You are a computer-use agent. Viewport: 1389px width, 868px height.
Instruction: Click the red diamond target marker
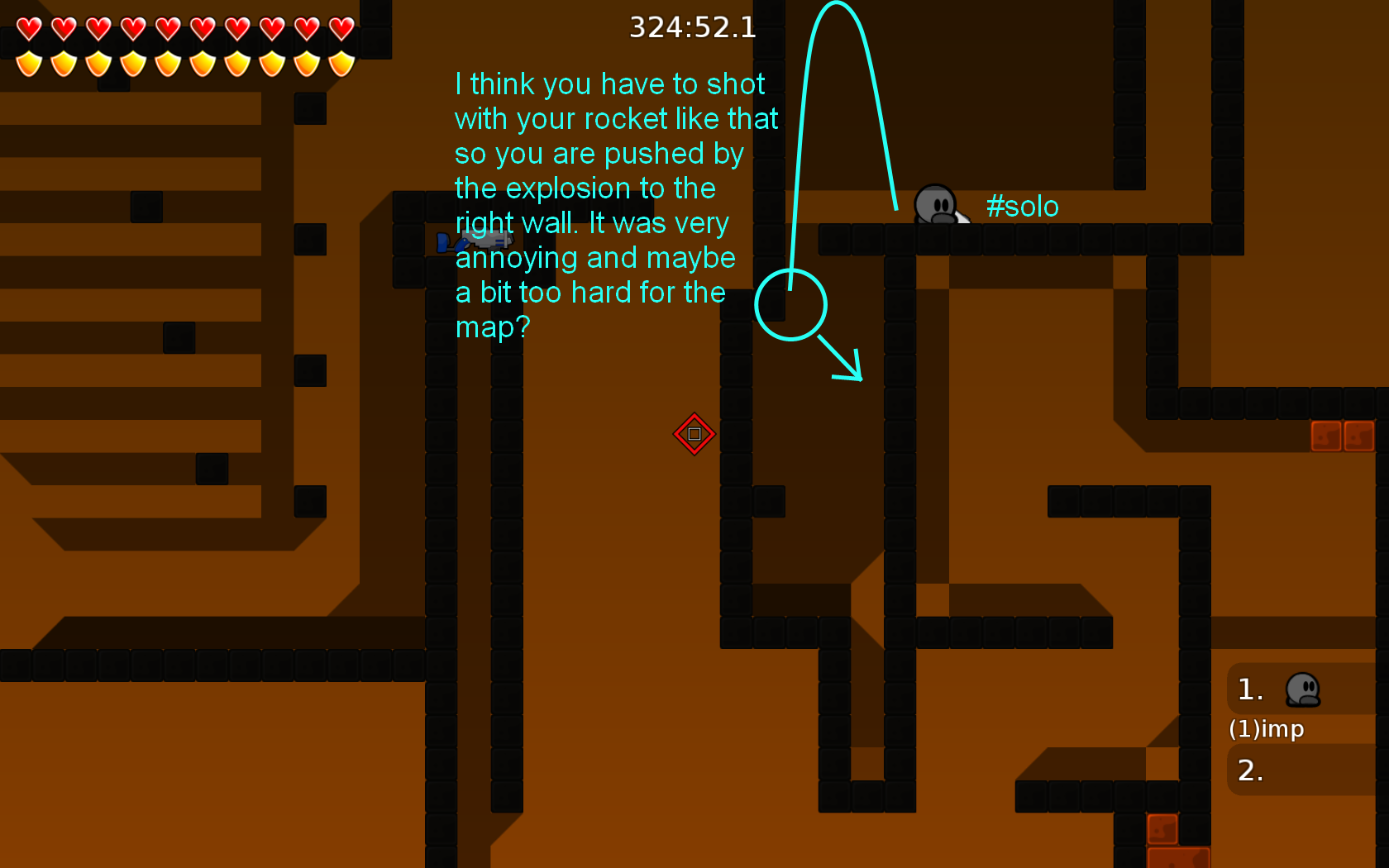click(x=694, y=433)
